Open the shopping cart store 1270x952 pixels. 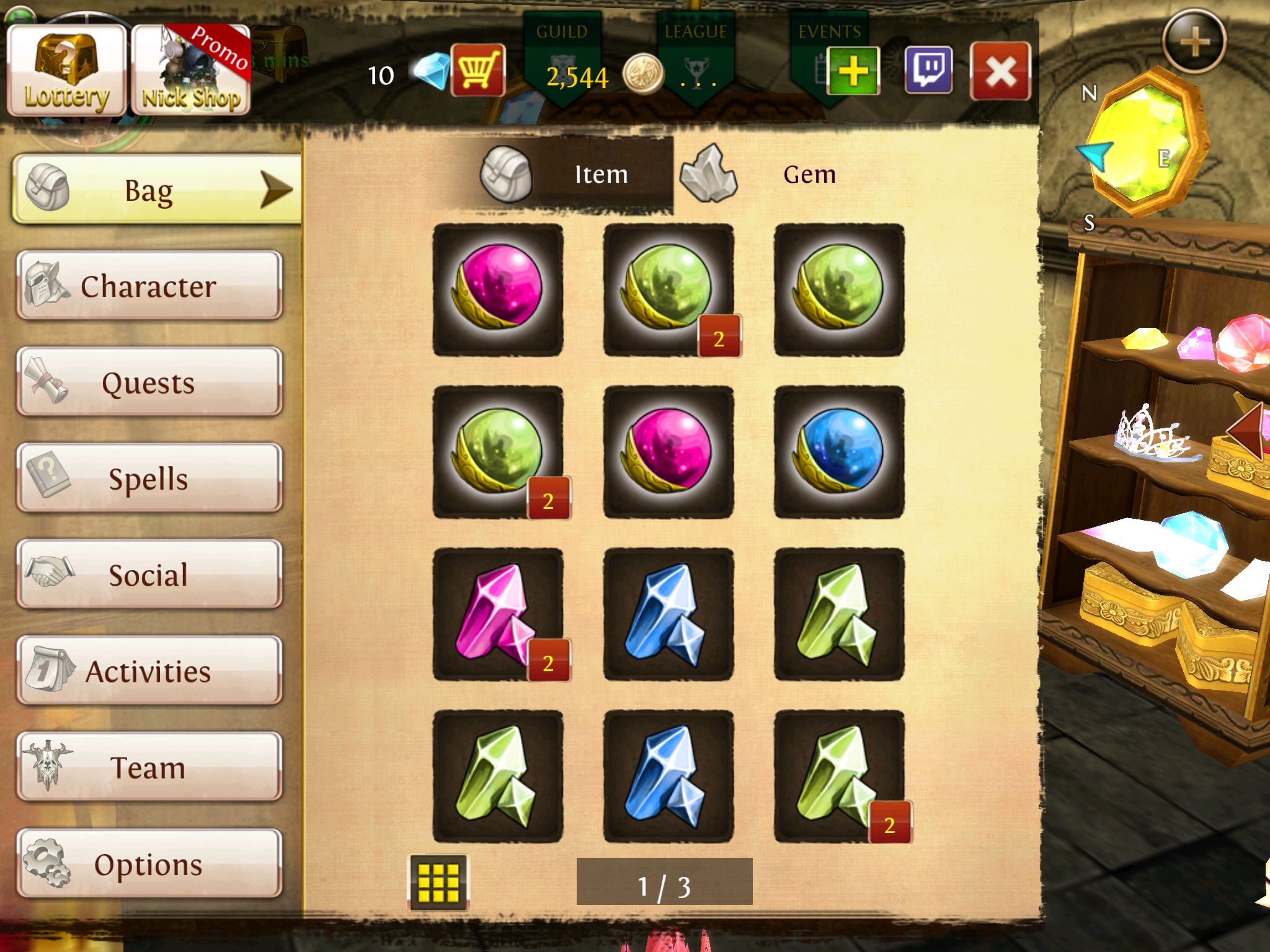coord(477,70)
